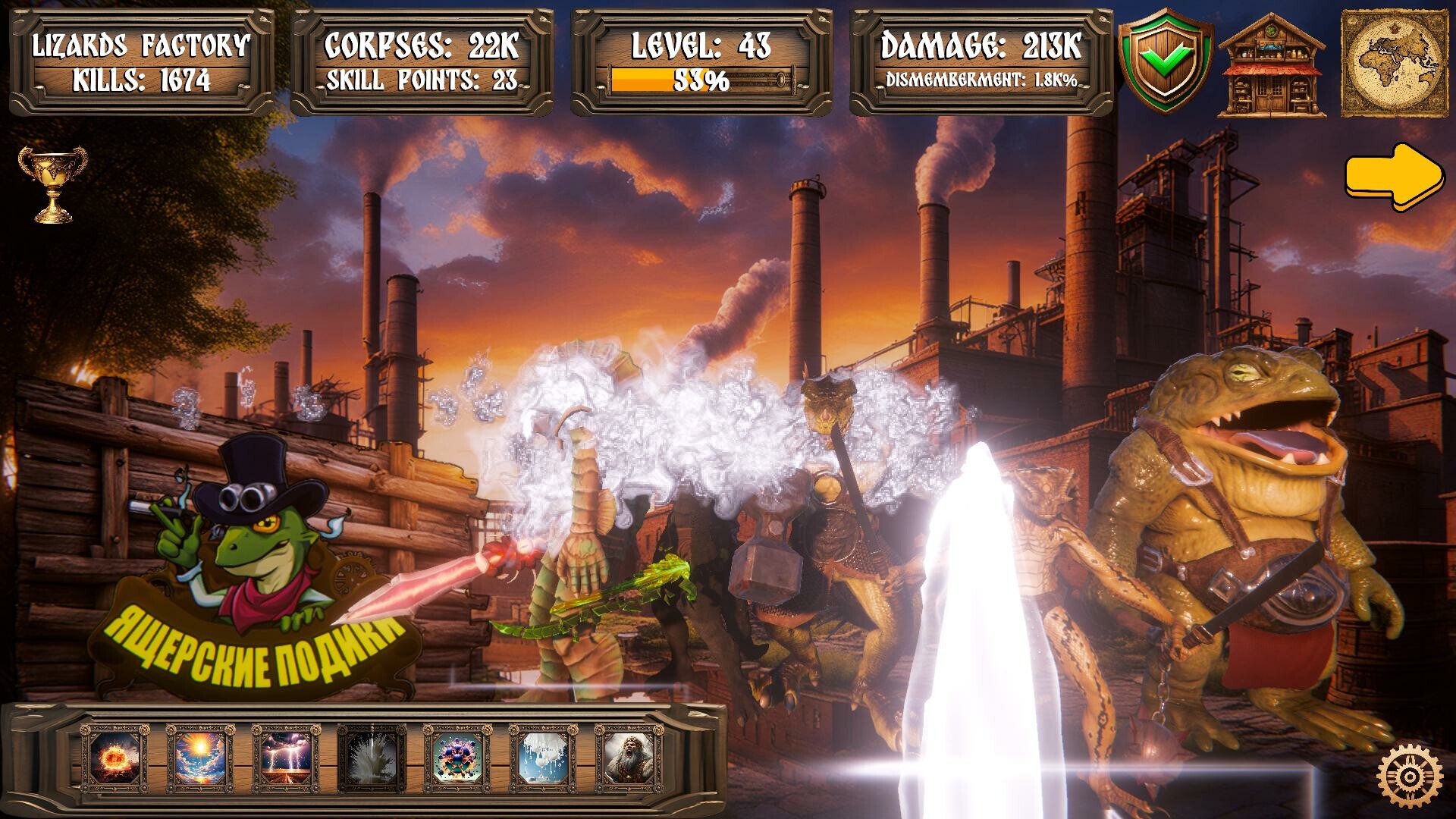This screenshot has height=819, width=1456.
Task: Select the Level 43 panel
Action: pyautogui.click(x=701, y=62)
